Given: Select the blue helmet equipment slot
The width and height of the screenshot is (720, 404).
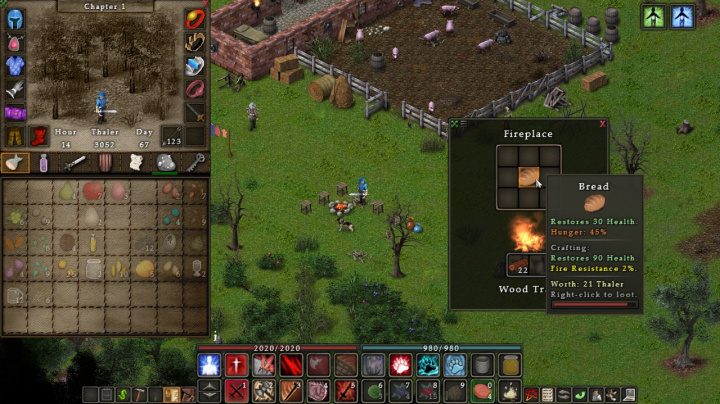Looking at the screenshot, I should [x=15, y=18].
